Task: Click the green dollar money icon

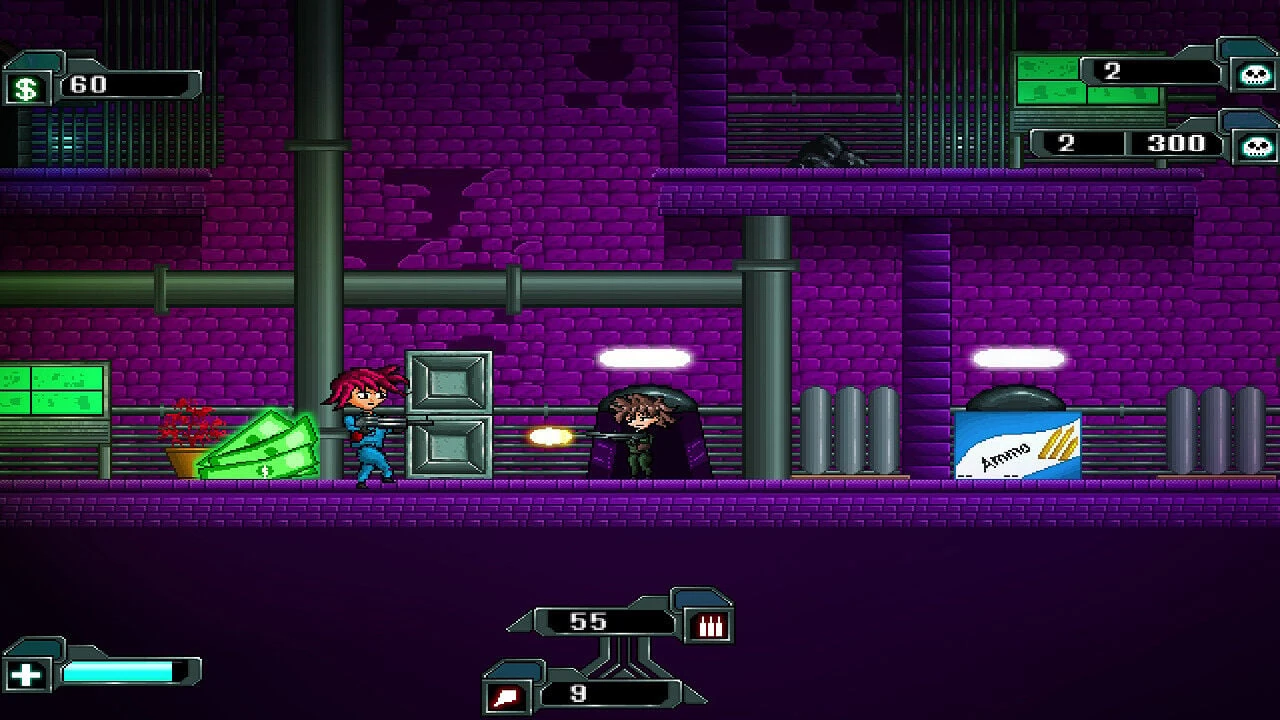Action: click(x=26, y=88)
